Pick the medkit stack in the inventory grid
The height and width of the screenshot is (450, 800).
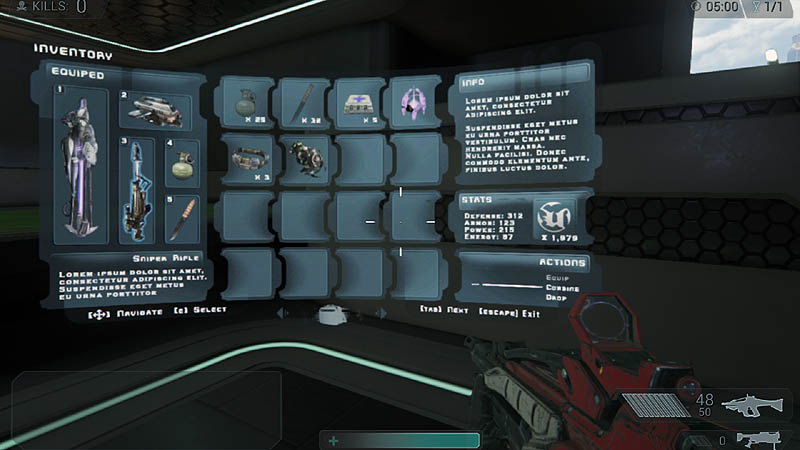(x=359, y=102)
